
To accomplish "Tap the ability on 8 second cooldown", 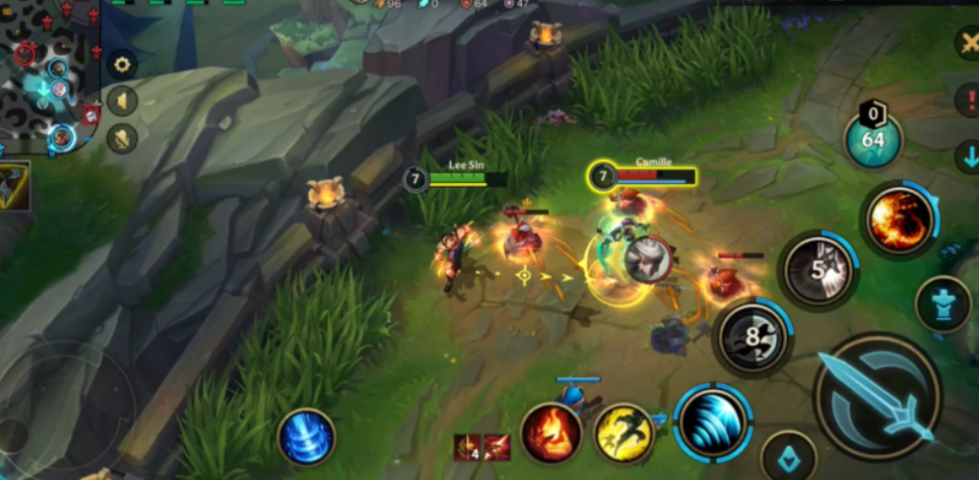I will tap(753, 338).
